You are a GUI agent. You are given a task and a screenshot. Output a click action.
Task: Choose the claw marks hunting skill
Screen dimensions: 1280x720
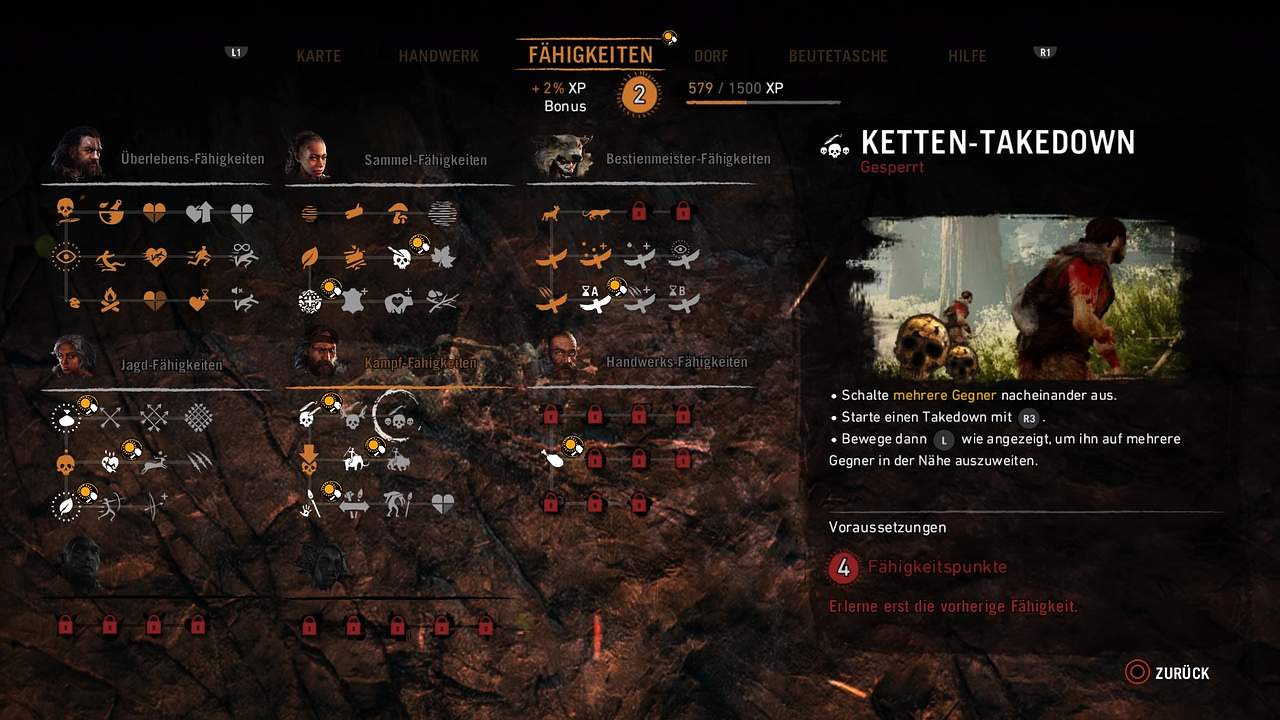coord(198,461)
